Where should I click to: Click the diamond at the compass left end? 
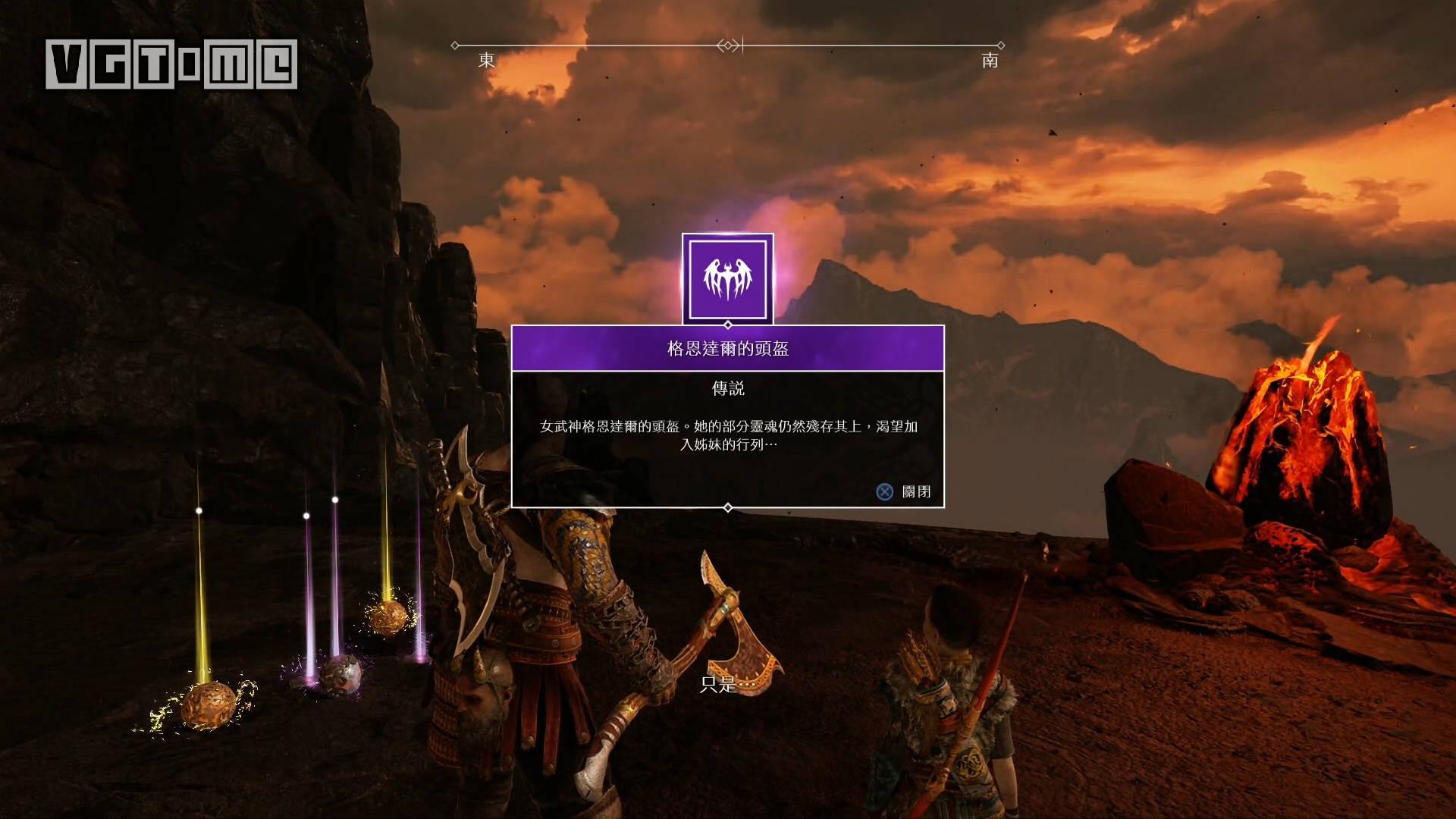456,45
